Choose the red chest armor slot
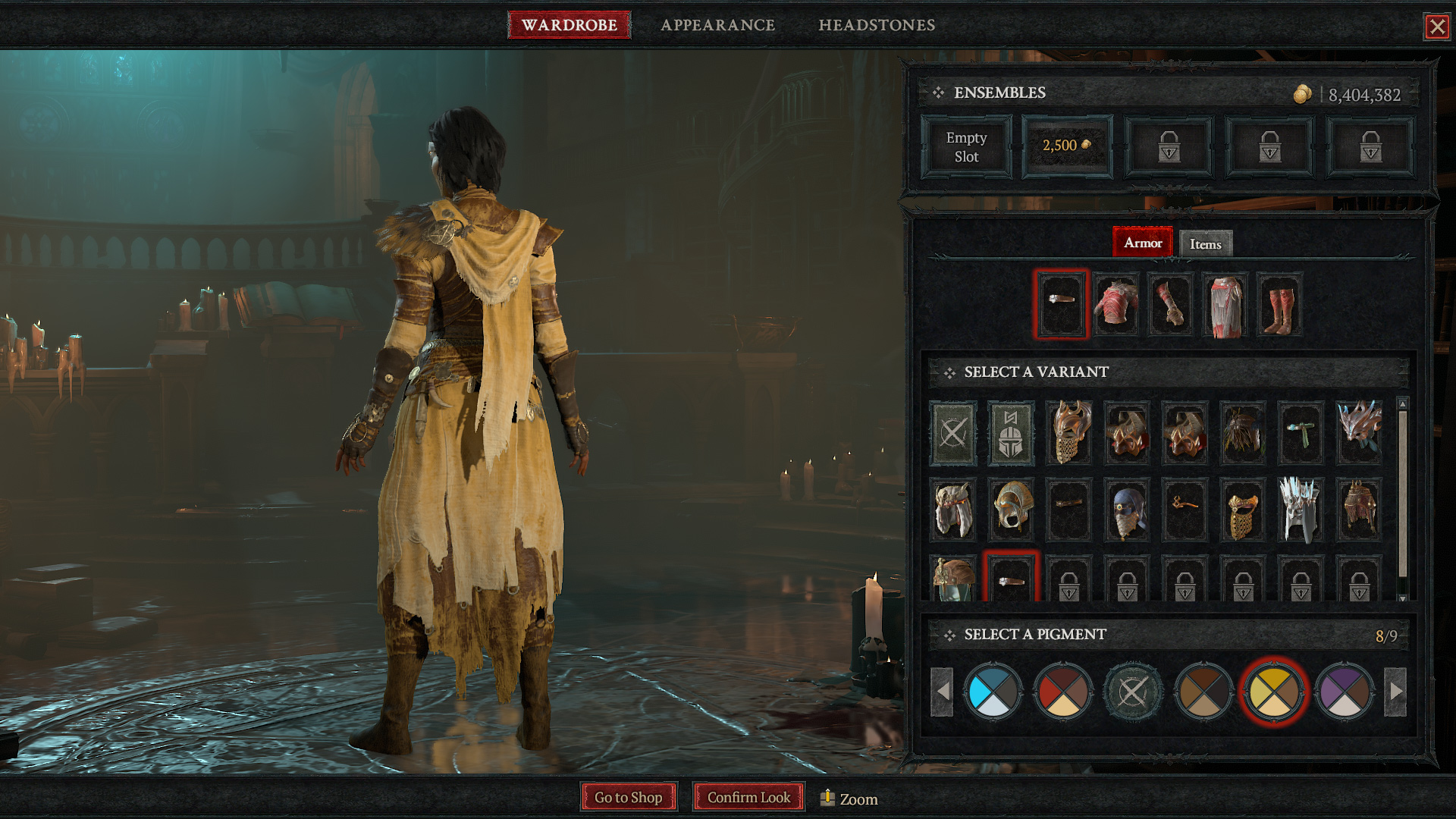1456x819 pixels. [x=1116, y=304]
